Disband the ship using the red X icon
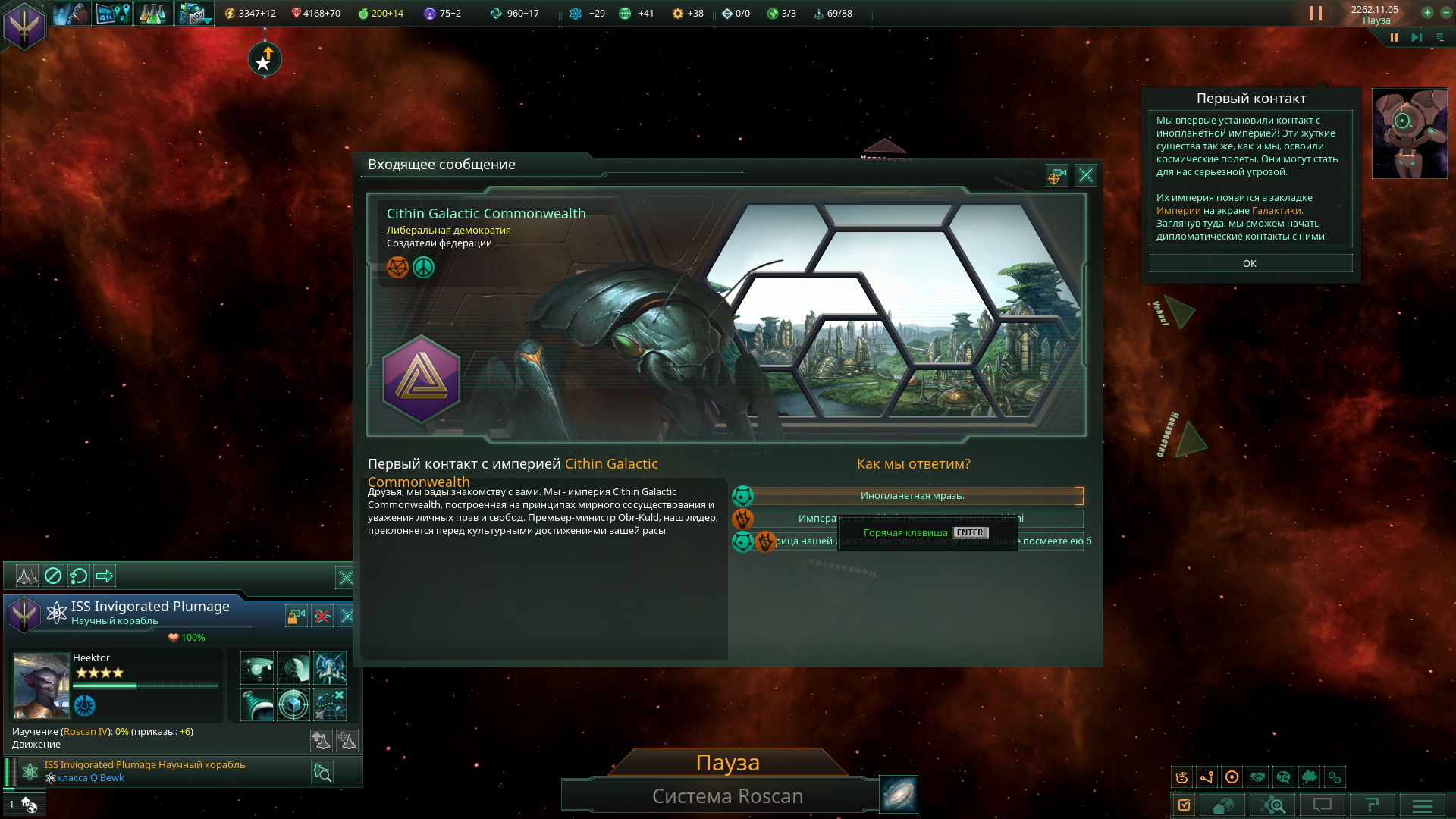This screenshot has width=1456, height=819. [322, 616]
